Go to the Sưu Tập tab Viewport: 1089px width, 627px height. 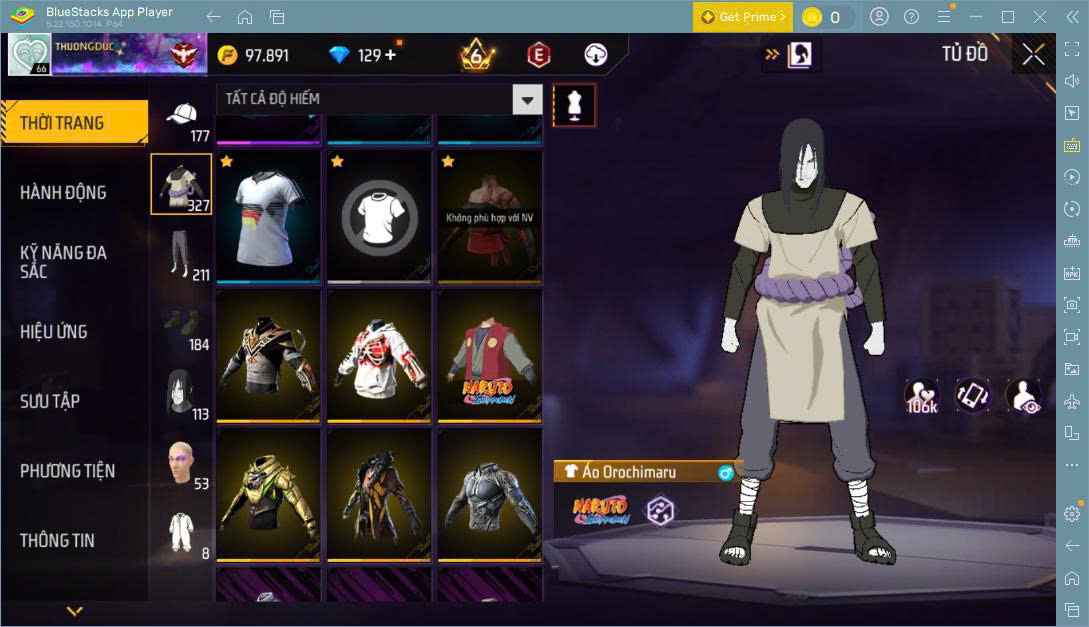[x=50, y=401]
